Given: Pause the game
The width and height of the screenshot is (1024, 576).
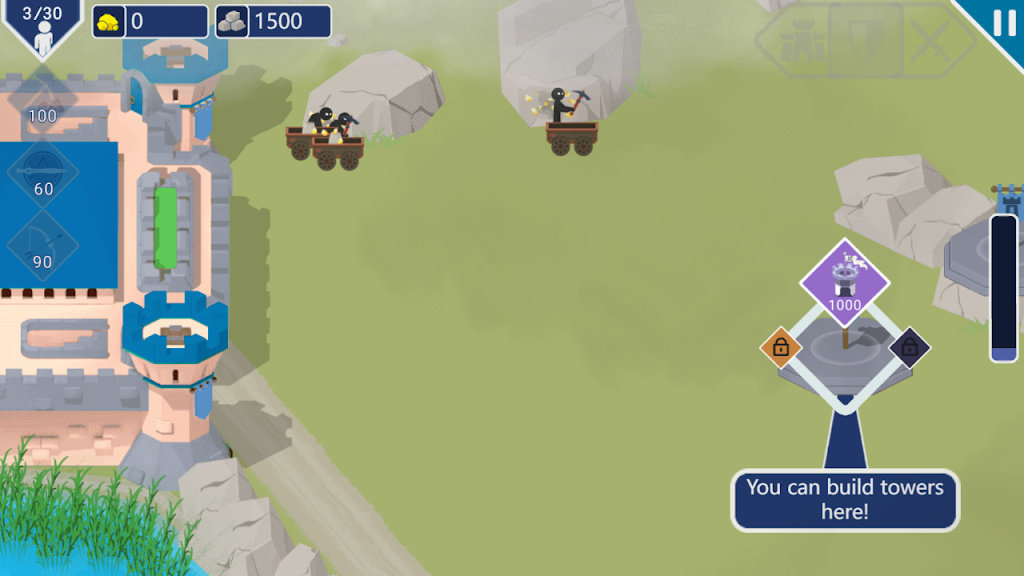Looking at the screenshot, I should tap(1002, 21).
